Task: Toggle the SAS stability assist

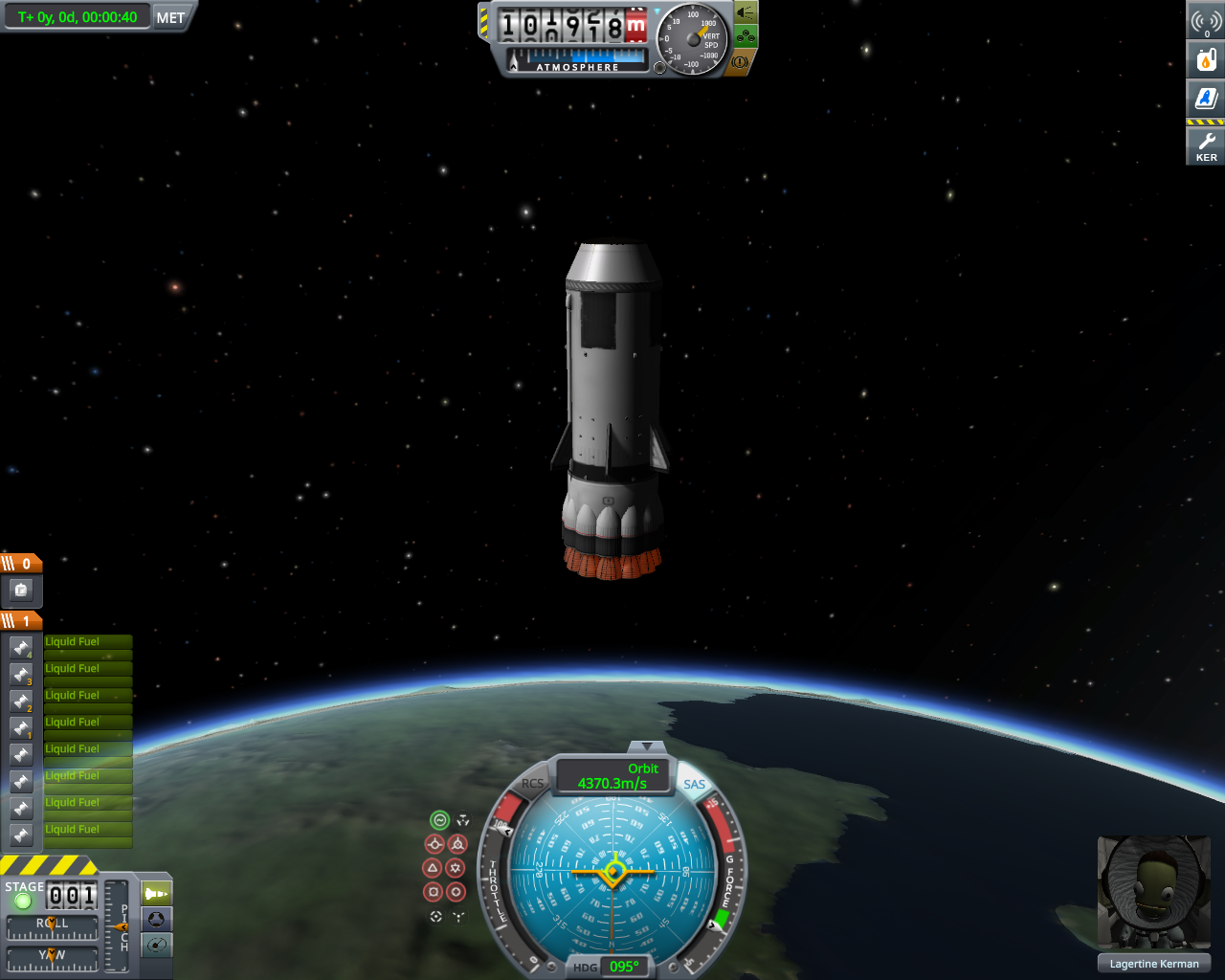Action: click(694, 785)
